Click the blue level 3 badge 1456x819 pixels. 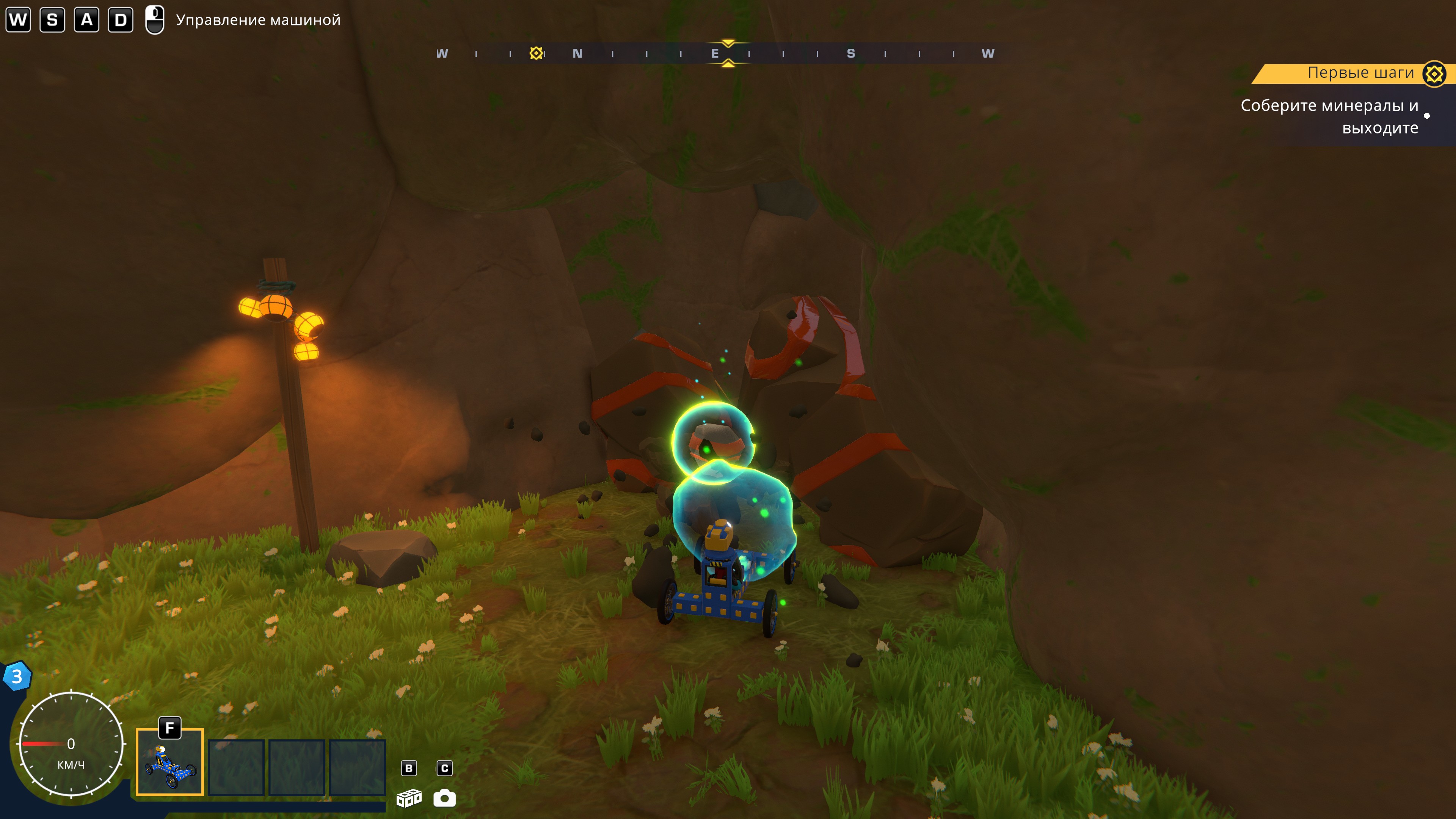[x=17, y=676]
